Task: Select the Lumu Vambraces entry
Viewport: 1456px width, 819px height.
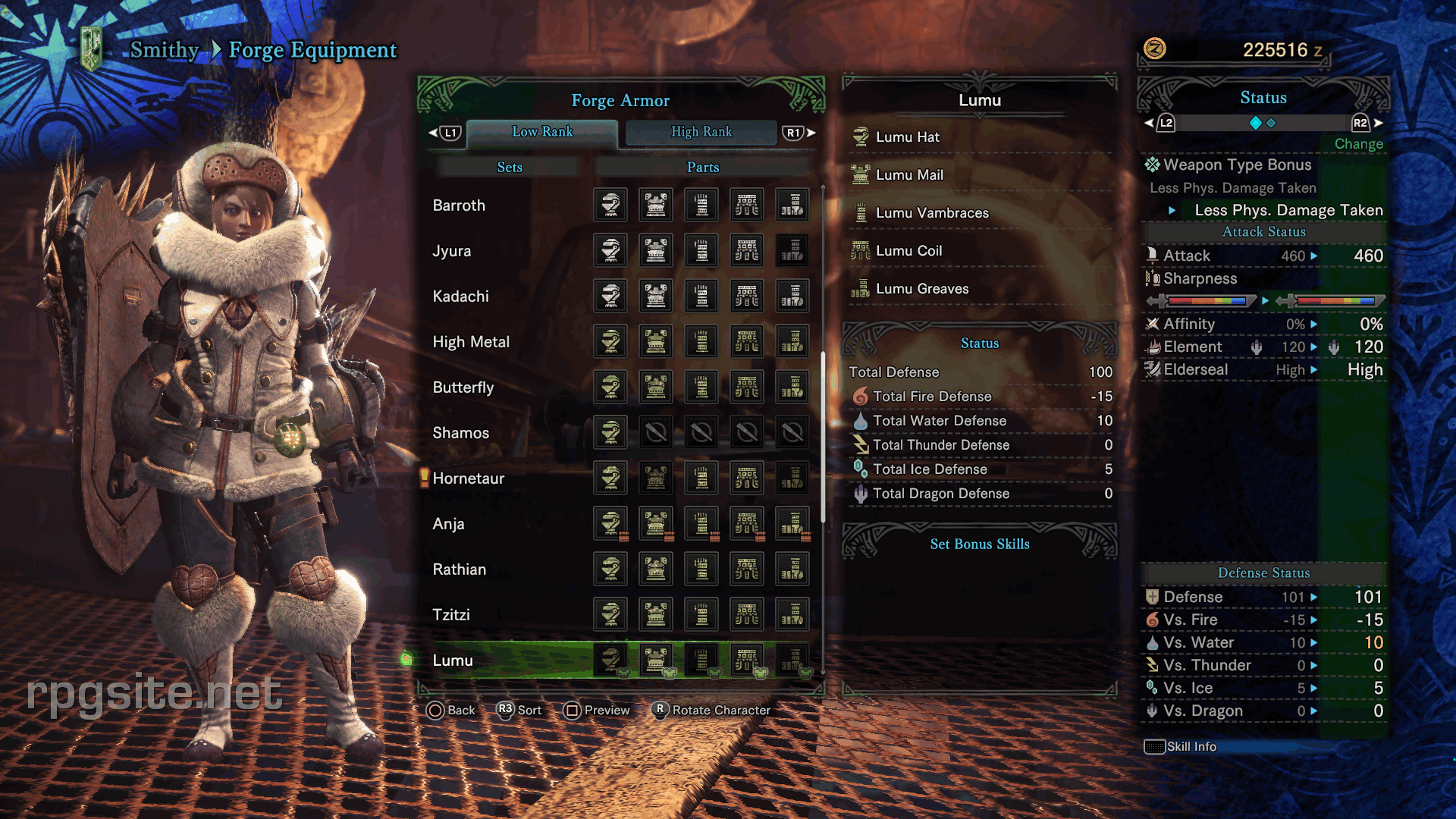Action: pos(932,213)
